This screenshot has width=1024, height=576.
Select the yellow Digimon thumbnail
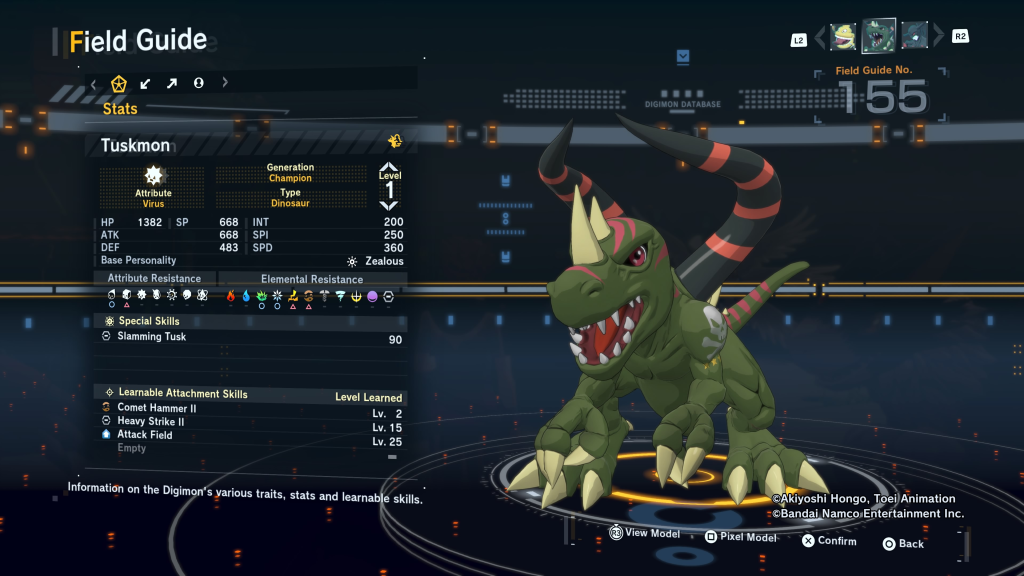(843, 37)
